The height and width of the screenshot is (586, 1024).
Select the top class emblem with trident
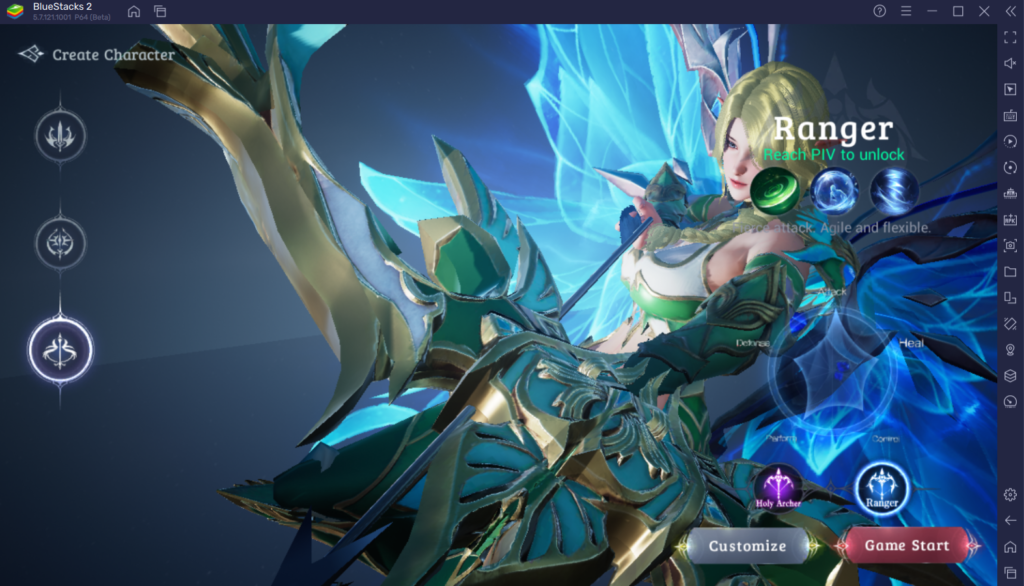(x=61, y=136)
